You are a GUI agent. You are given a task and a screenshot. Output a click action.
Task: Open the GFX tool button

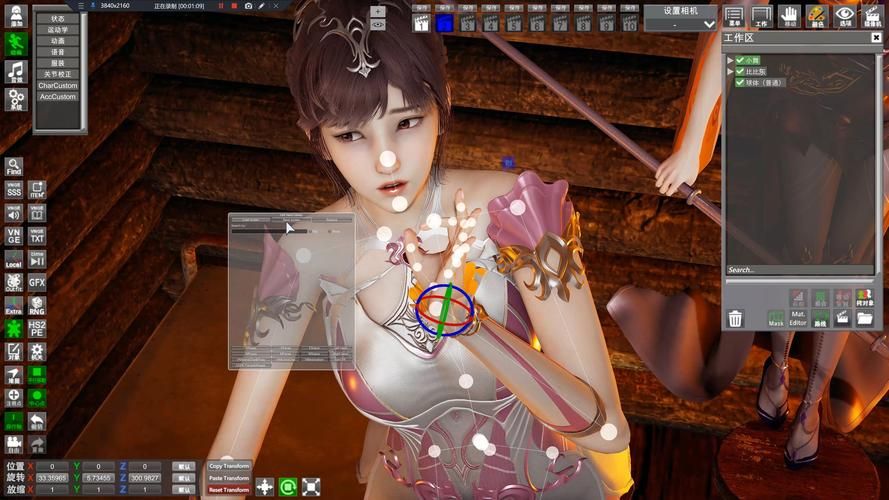[37, 283]
